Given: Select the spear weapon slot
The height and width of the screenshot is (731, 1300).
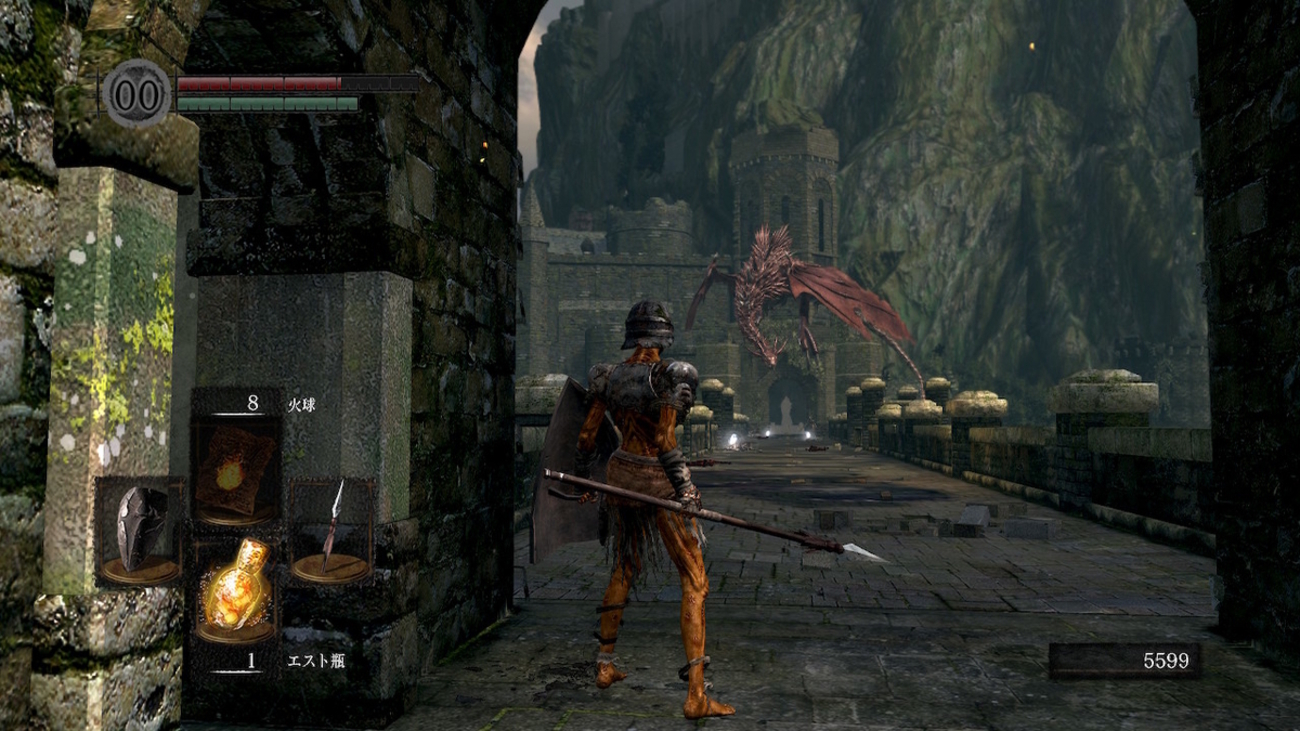Looking at the screenshot, I should coord(331,531).
